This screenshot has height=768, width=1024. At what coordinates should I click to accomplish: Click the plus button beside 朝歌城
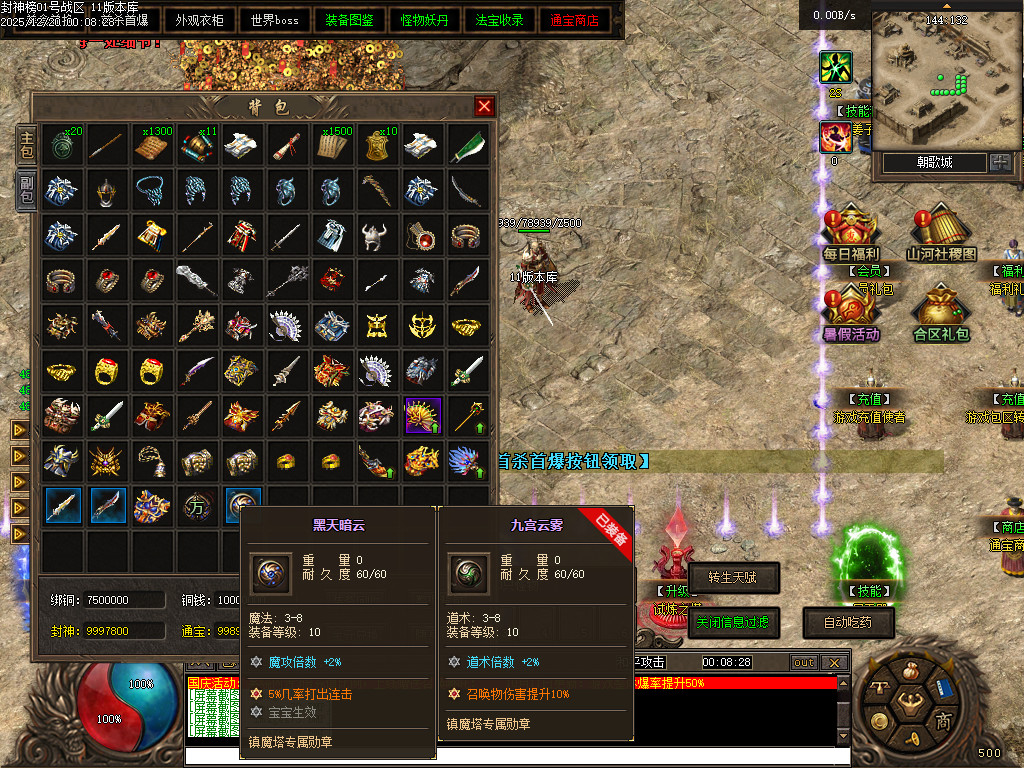1000,162
